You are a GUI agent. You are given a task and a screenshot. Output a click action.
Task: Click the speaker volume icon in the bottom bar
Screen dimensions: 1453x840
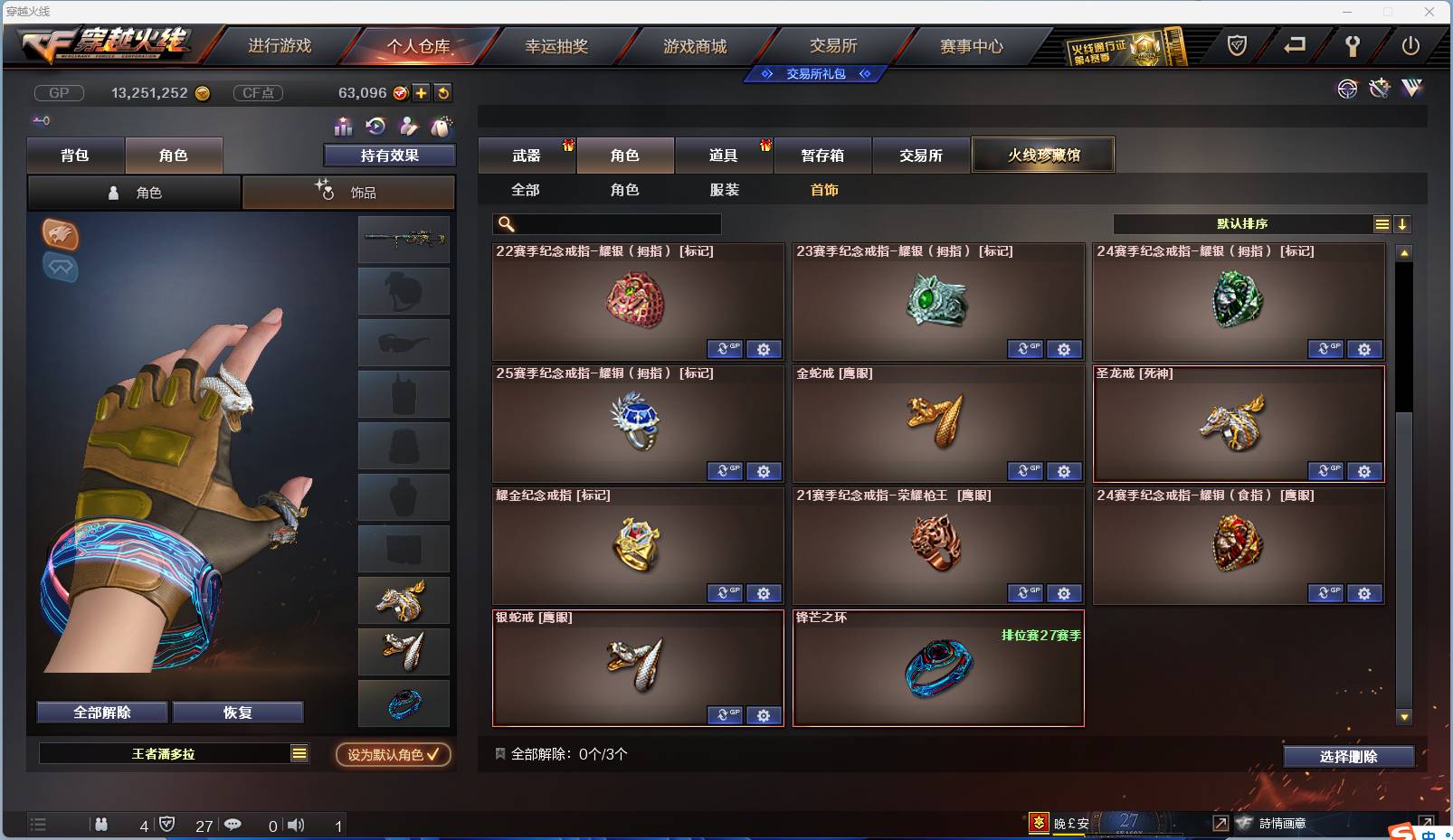tap(296, 825)
